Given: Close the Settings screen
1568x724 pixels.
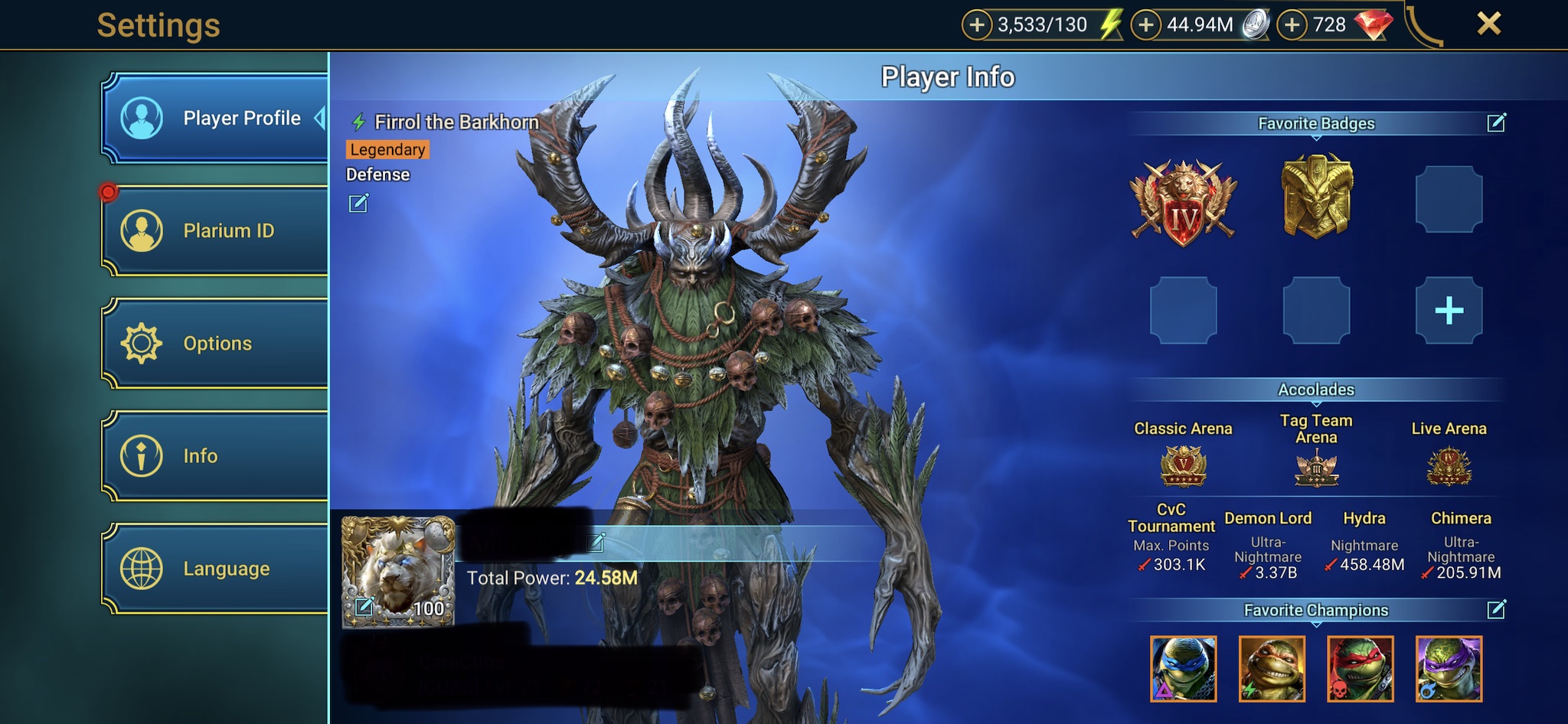Looking at the screenshot, I should (1488, 24).
